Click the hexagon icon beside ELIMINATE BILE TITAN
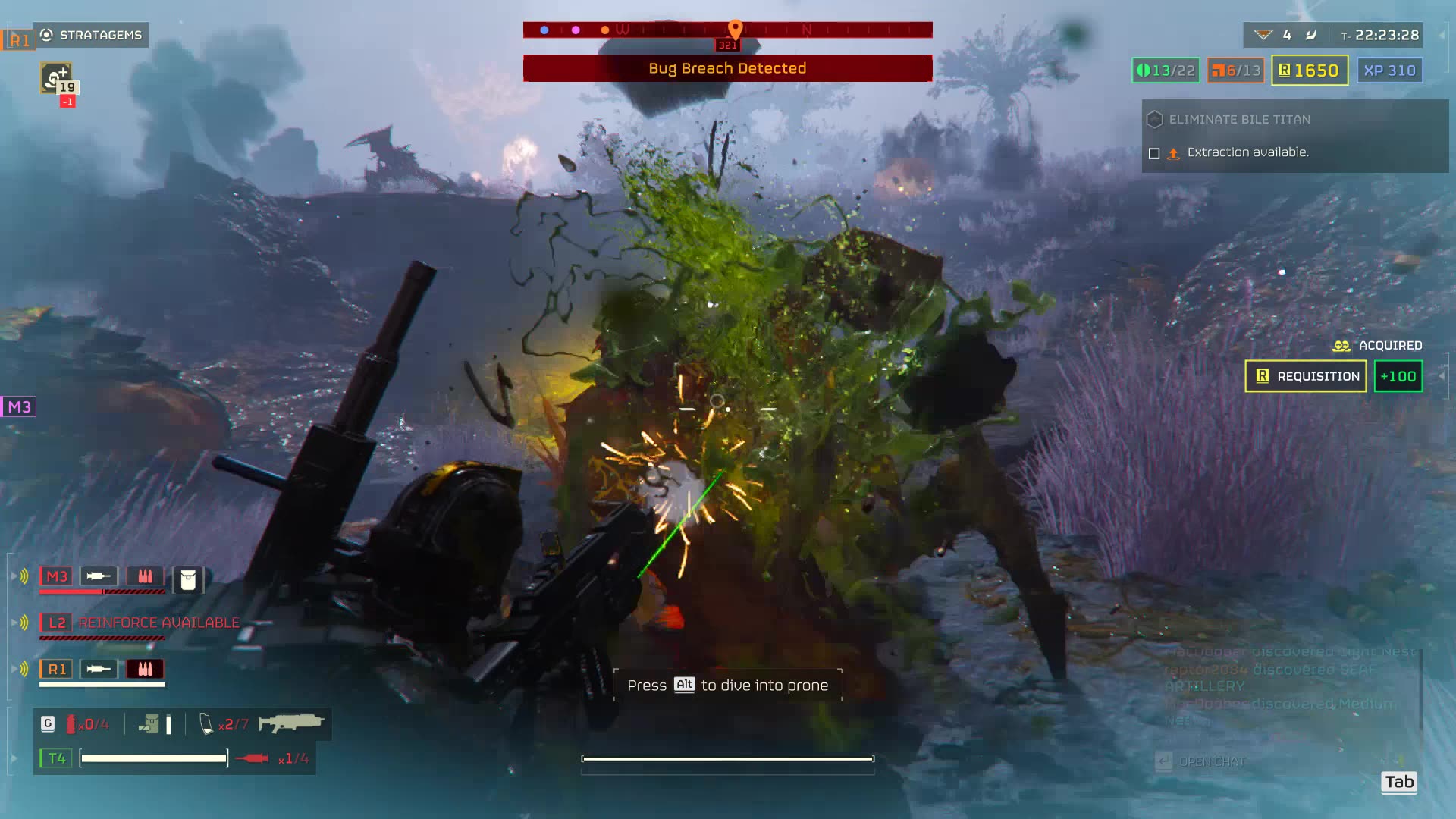Screen dimensions: 1456x819 1154,119
